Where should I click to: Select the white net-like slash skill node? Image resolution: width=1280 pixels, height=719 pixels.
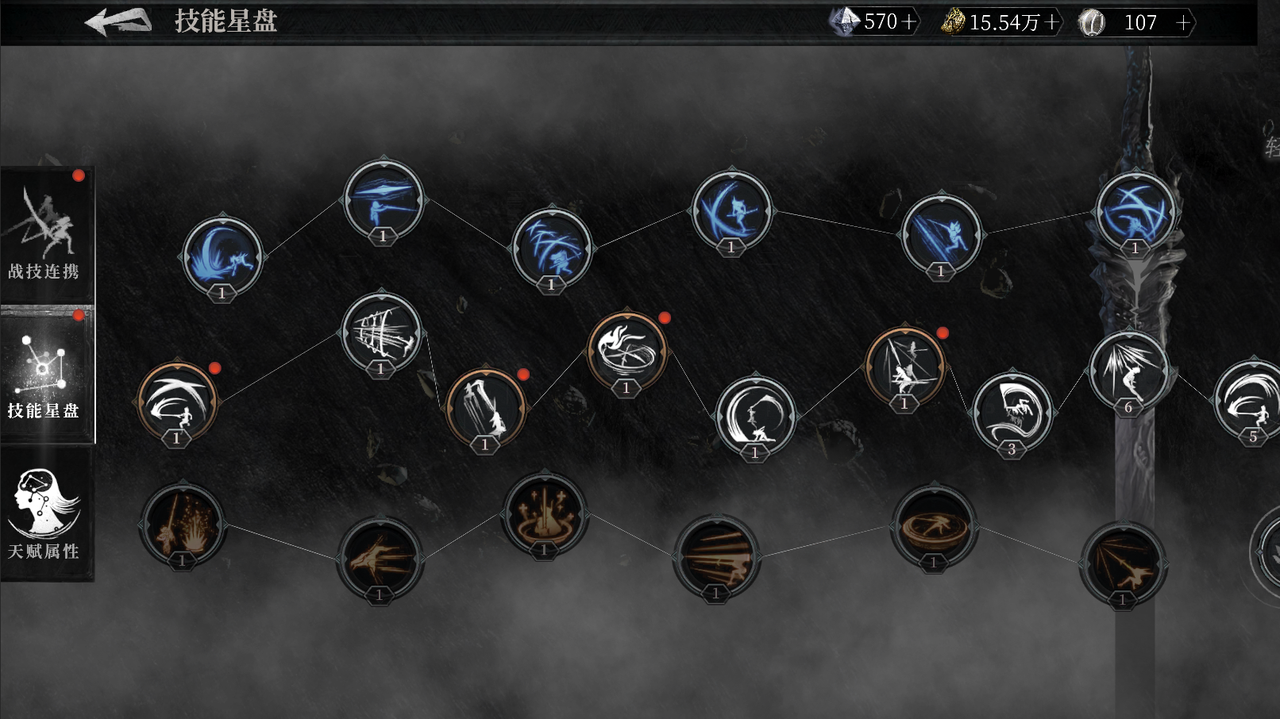click(381, 331)
